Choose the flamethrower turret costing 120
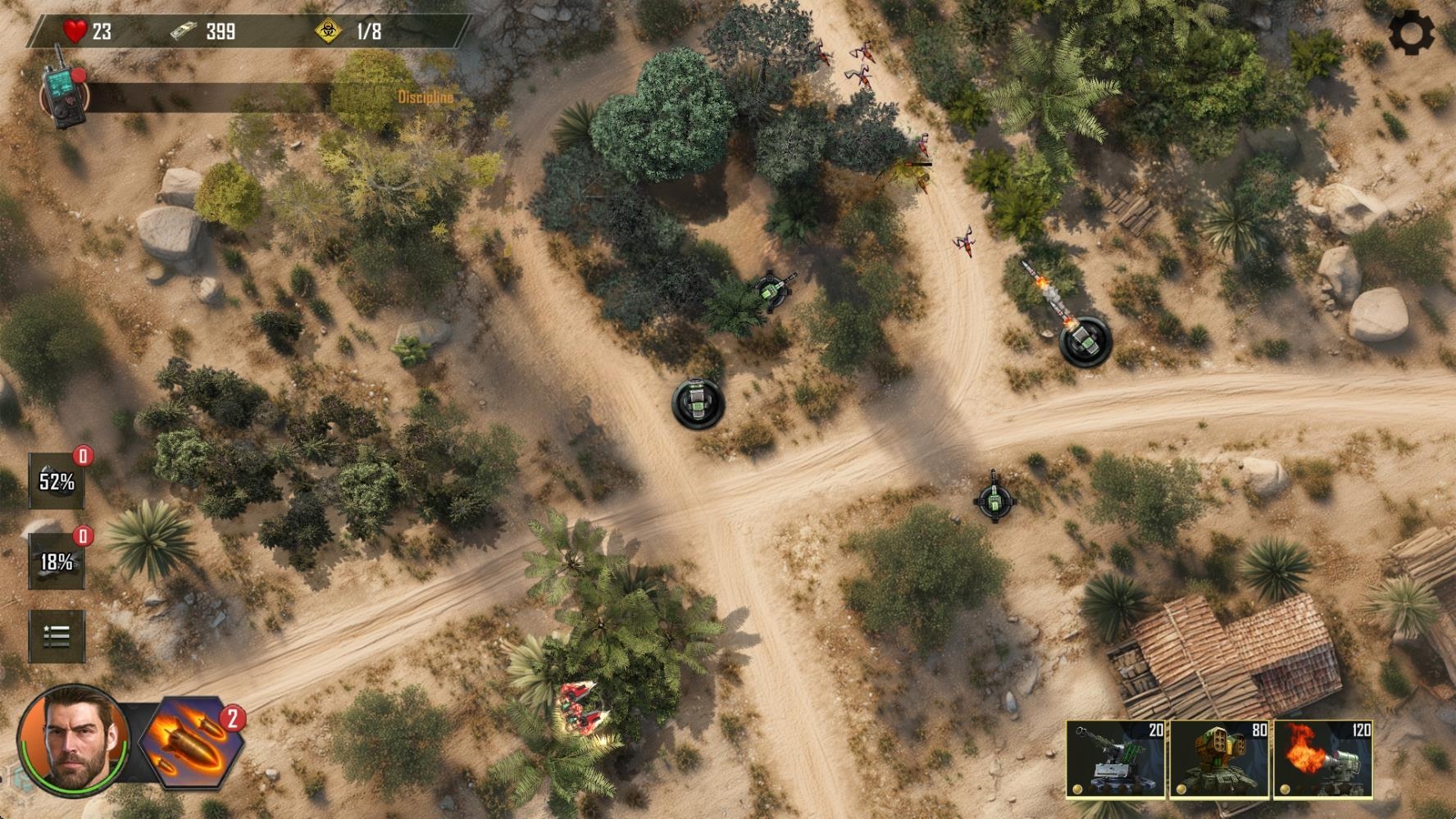Viewport: 1456px width, 819px height. pos(1323,760)
